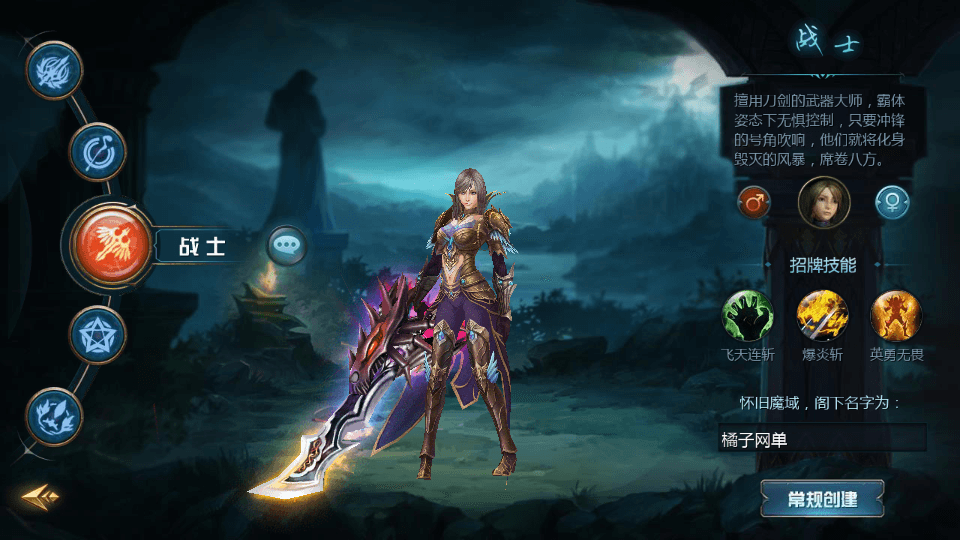The image size is (960, 540).
Task: Click the 常规创建 create button
Action: [x=822, y=498]
